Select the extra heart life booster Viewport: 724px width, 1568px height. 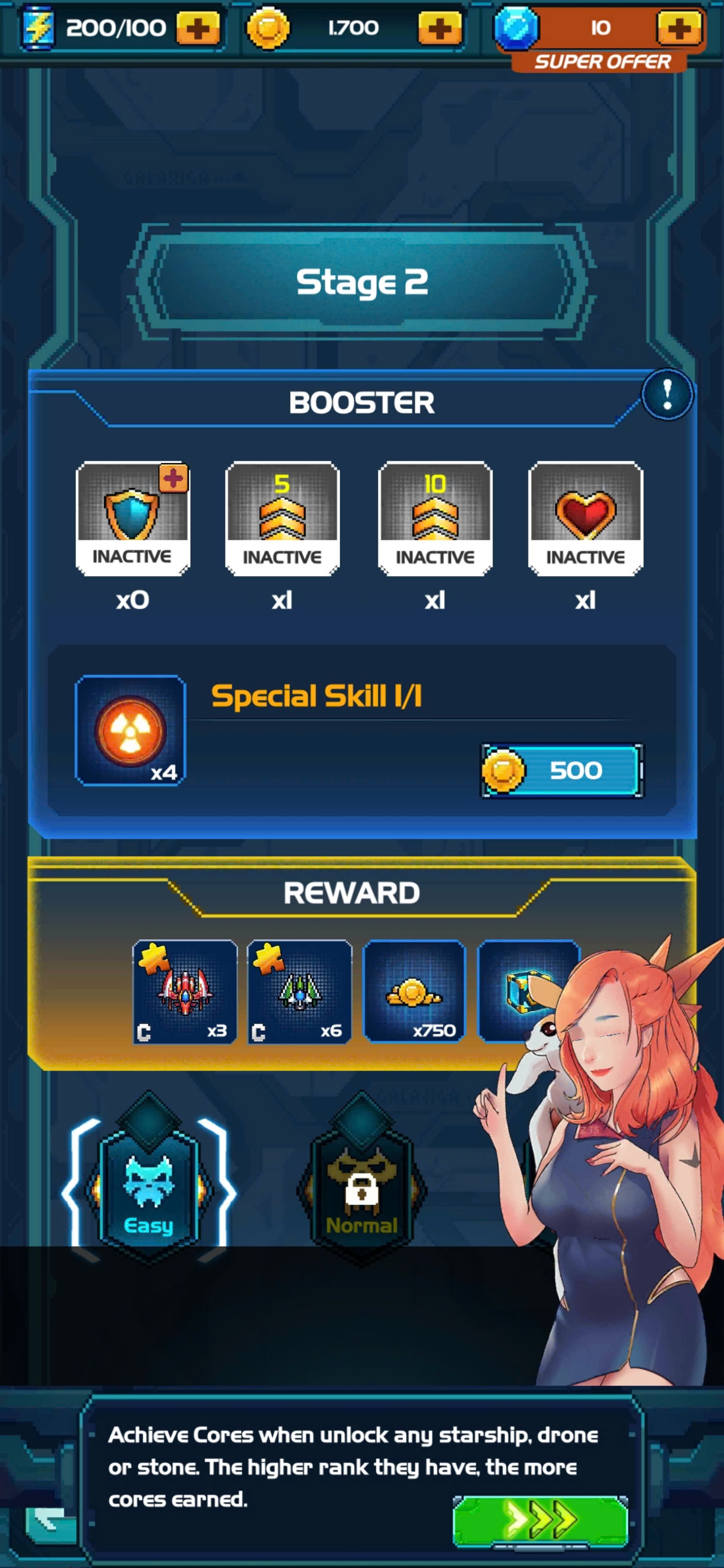[x=585, y=518]
